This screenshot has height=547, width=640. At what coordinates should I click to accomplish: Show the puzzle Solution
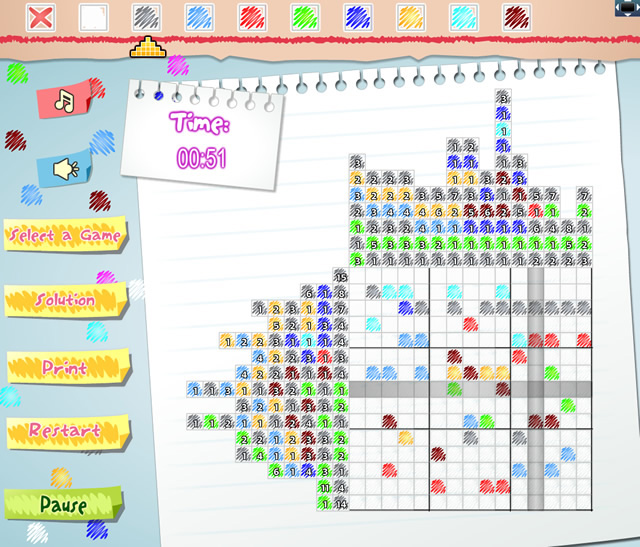(66, 300)
